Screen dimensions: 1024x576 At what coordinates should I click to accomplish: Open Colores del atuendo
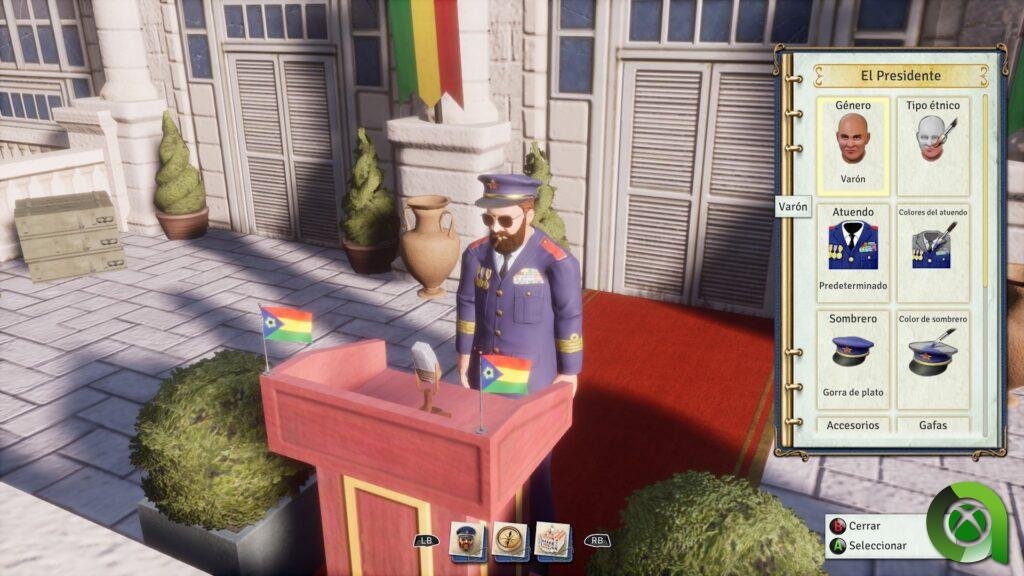click(933, 253)
